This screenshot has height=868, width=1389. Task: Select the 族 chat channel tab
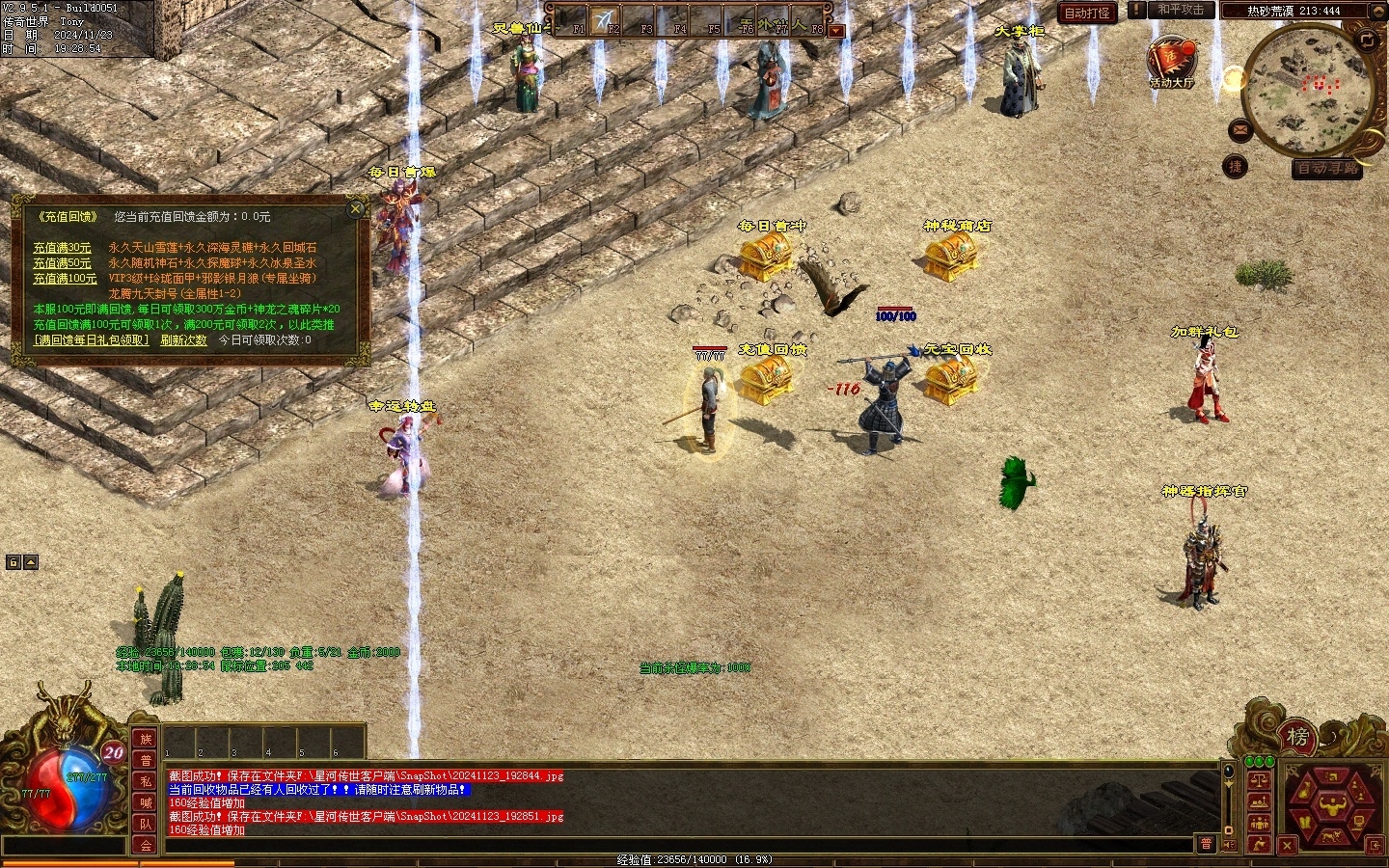pyautogui.click(x=146, y=740)
